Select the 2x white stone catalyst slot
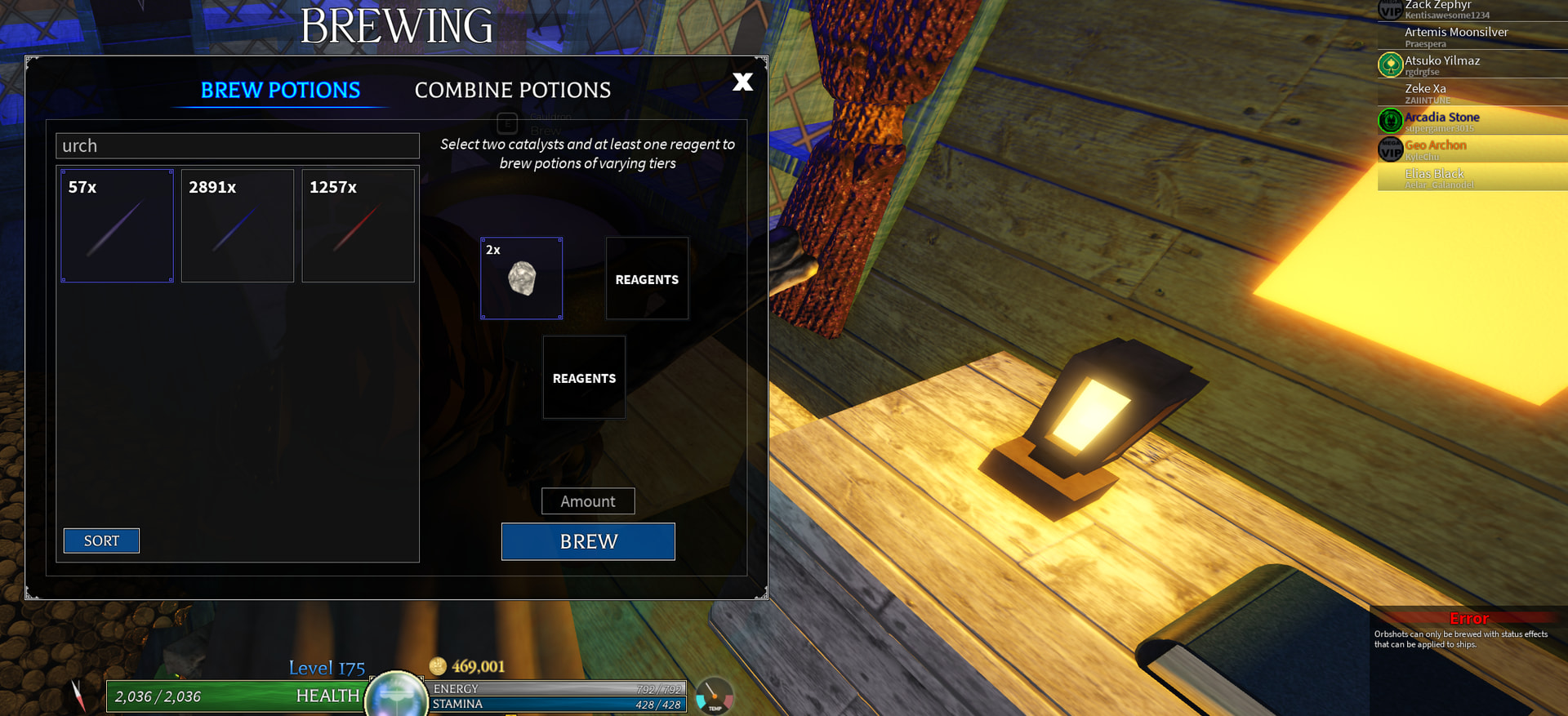The width and height of the screenshot is (1568, 716). 521,278
